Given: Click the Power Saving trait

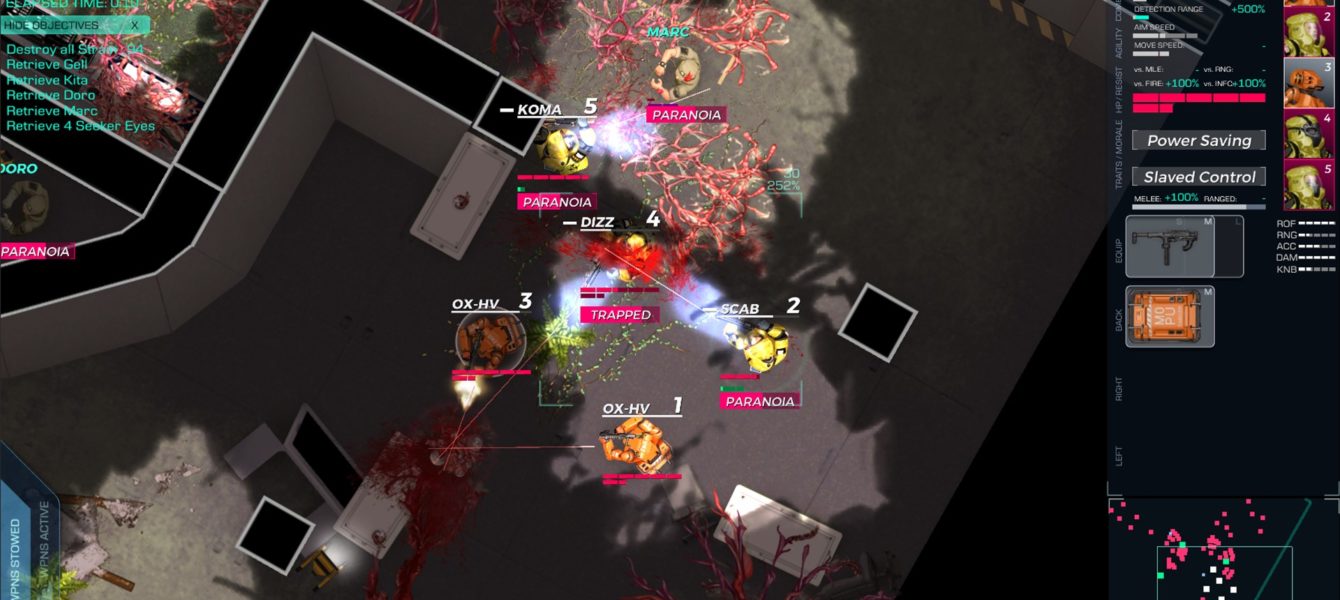Looking at the screenshot, I should [x=1198, y=141].
